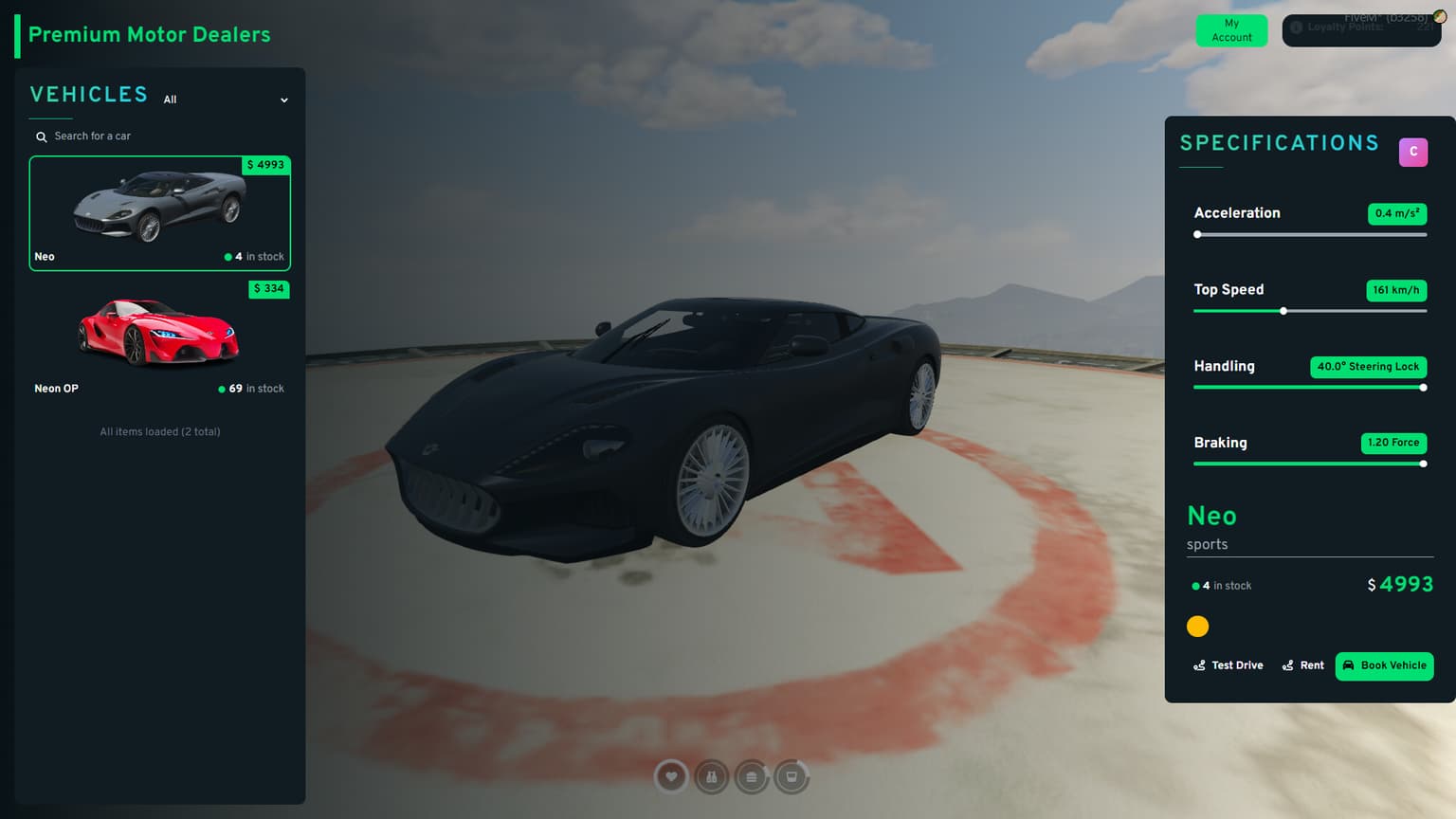Expand the chevron next to the vehicle filter
1456x819 pixels.
[283, 100]
